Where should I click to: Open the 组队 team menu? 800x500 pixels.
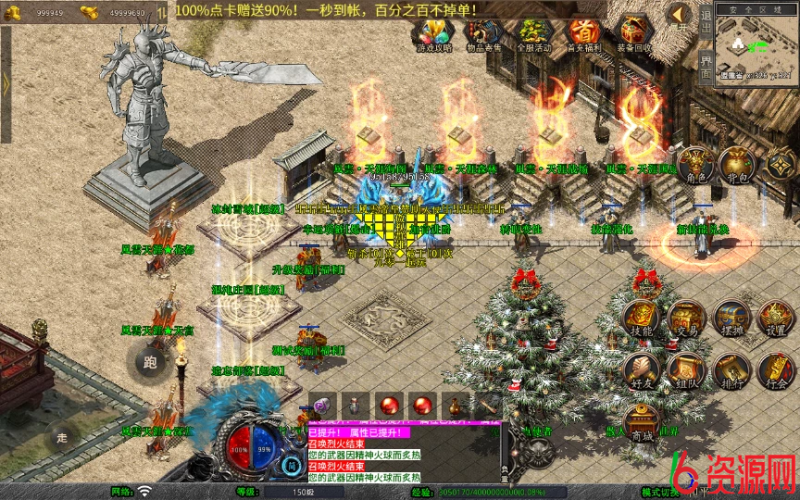click(x=687, y=371)
